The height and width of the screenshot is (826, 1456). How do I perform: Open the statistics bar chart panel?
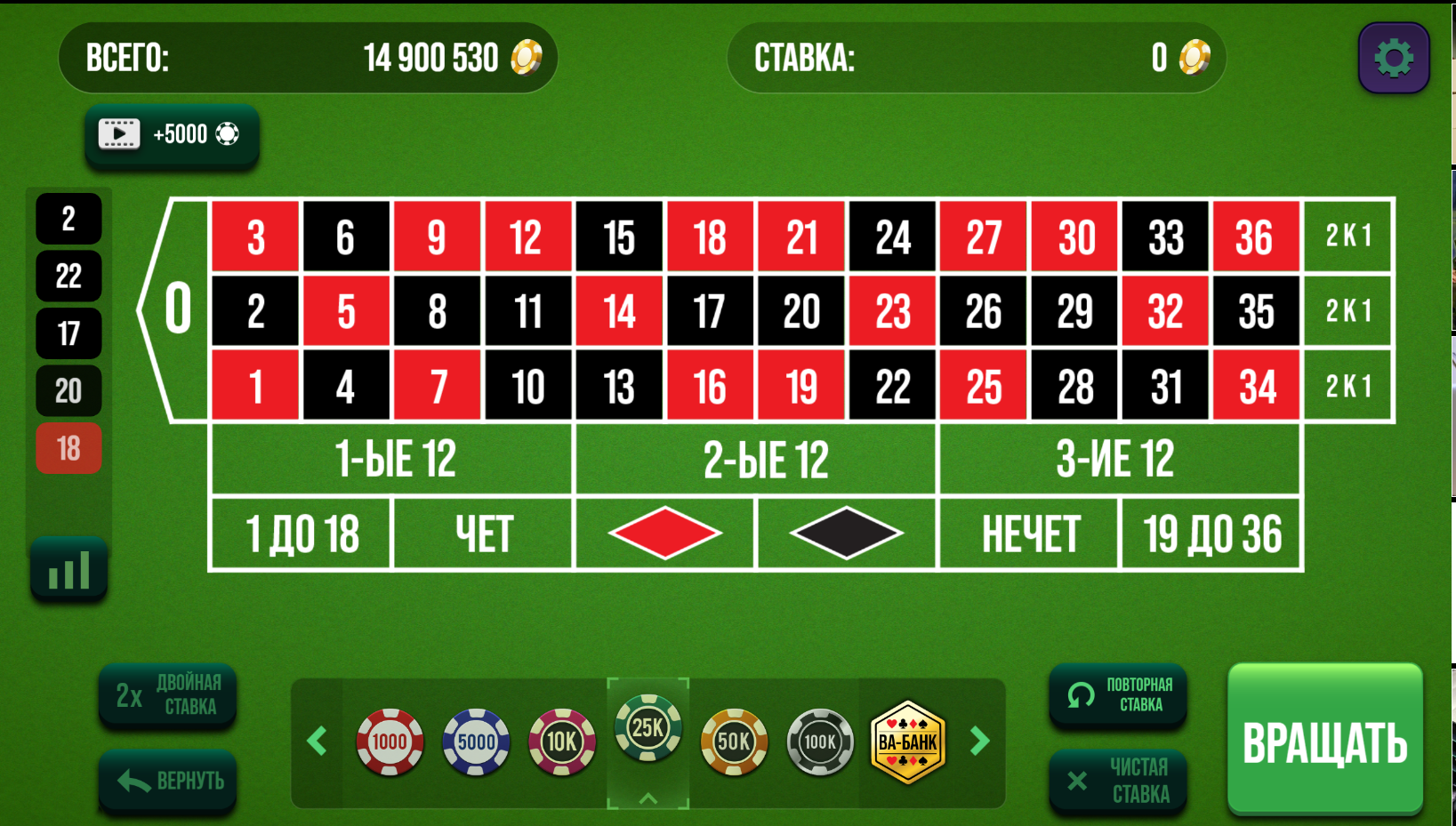[68, 566]
